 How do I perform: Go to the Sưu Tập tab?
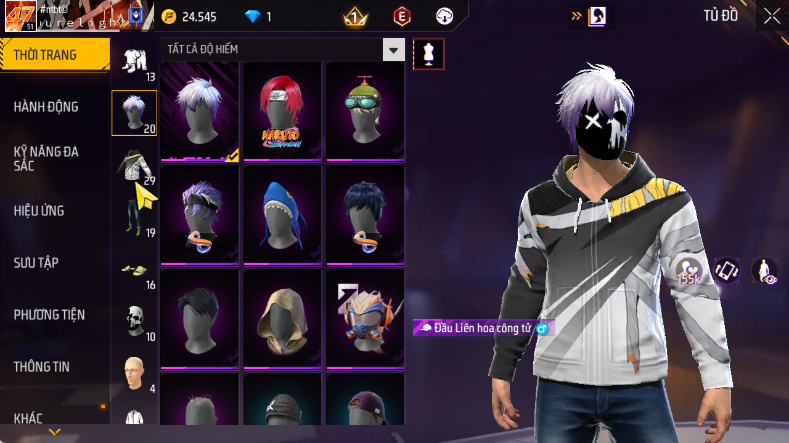point(36,262)
